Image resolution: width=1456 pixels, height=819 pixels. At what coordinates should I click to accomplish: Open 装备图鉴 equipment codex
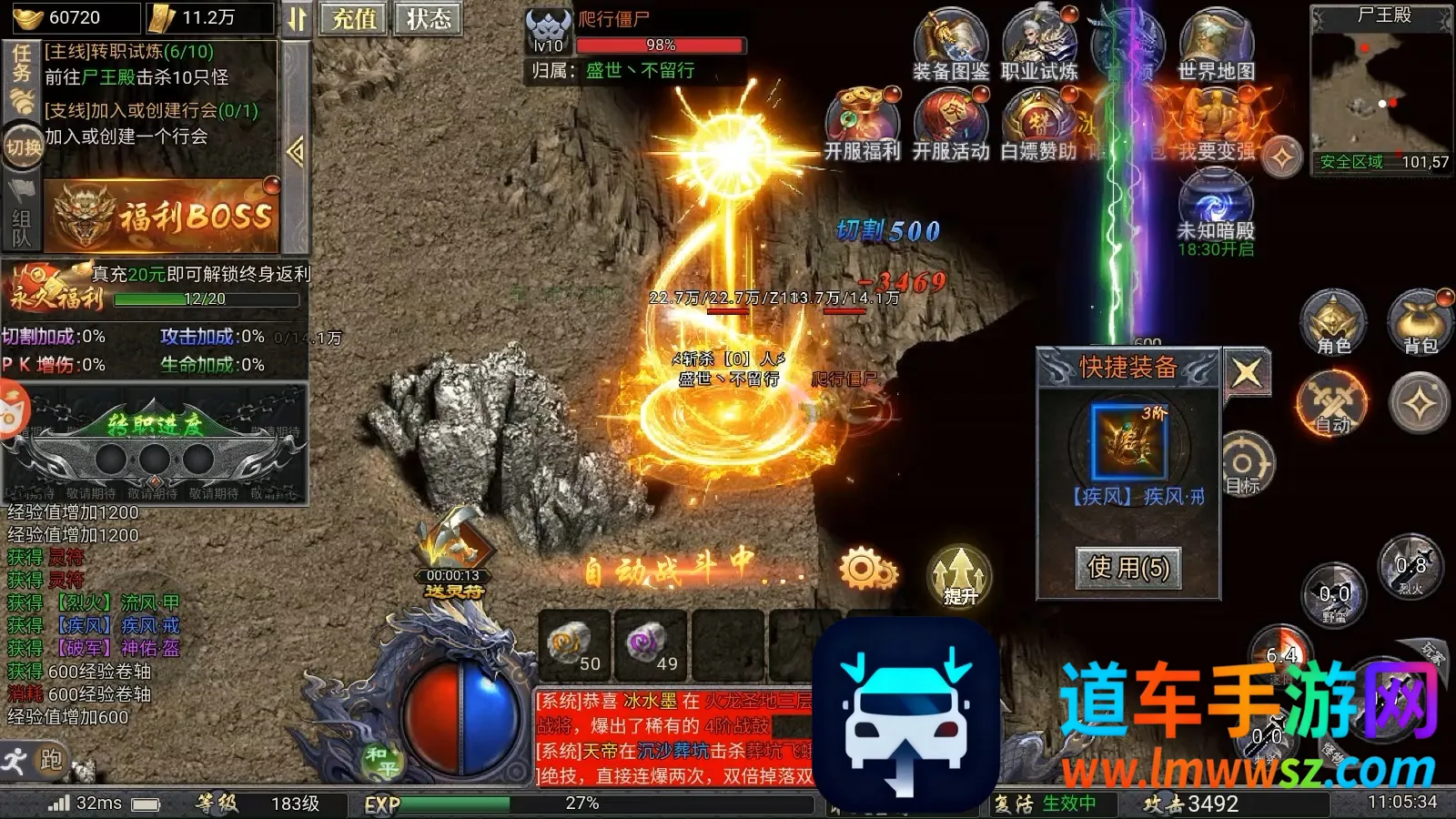(x=951, y=45)
